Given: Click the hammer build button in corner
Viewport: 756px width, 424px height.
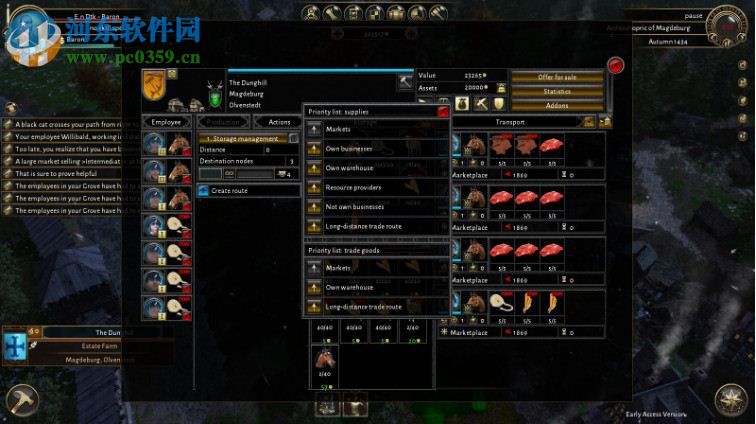Looking at the screenshot, I should [x=19, y=401].
